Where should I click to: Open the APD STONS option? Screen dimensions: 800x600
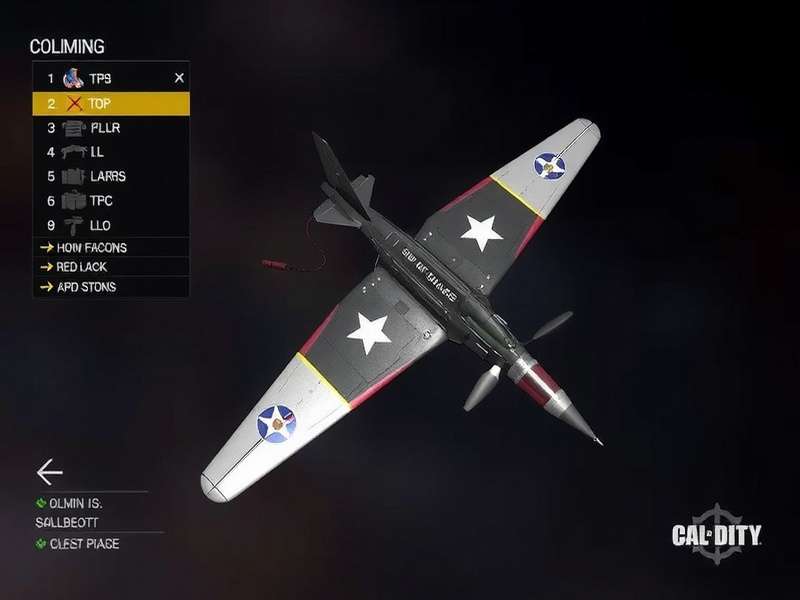click(x=85, y=287)
